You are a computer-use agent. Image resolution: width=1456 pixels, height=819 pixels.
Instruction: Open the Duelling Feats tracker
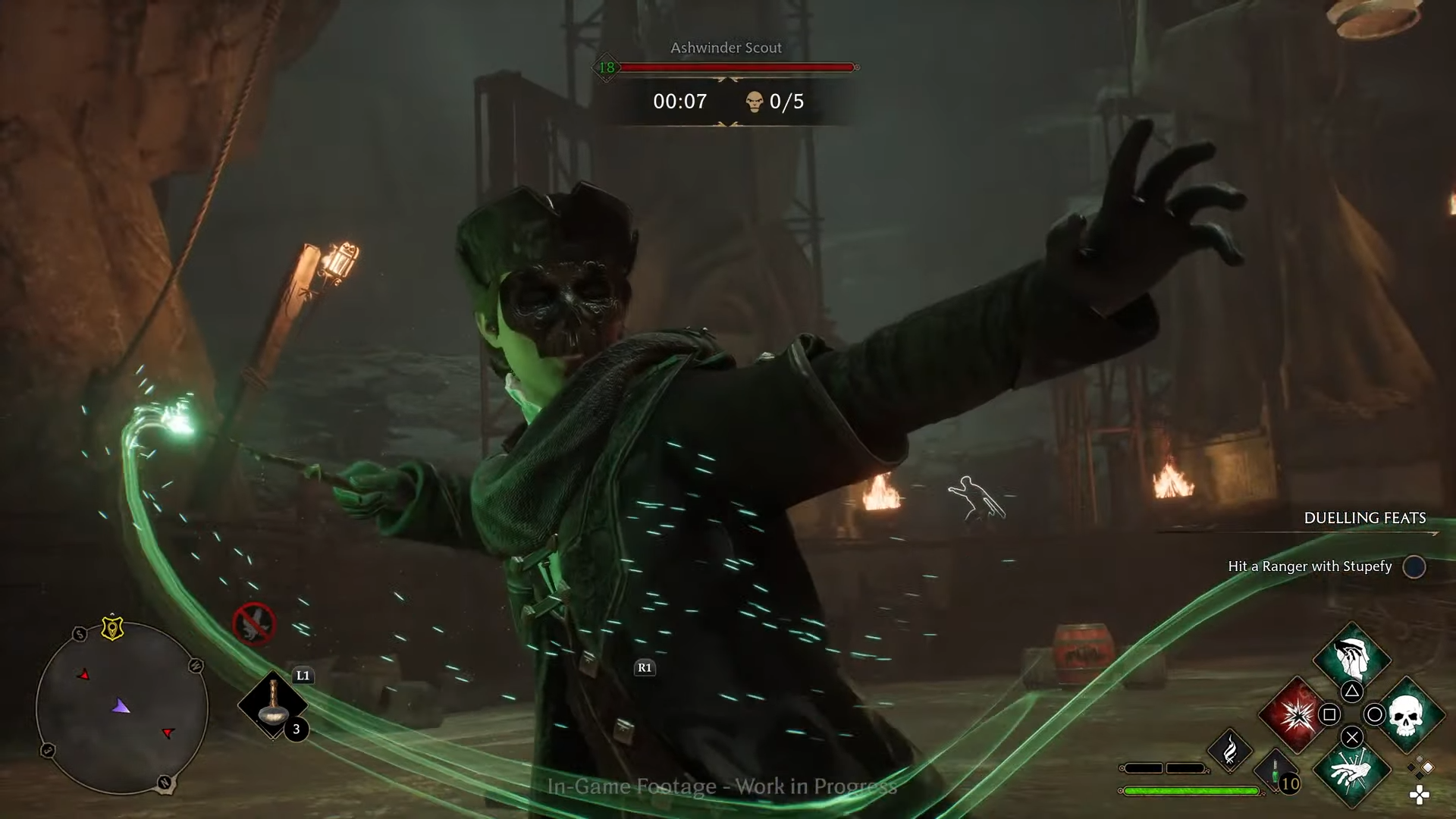[x=1364, y=518]
